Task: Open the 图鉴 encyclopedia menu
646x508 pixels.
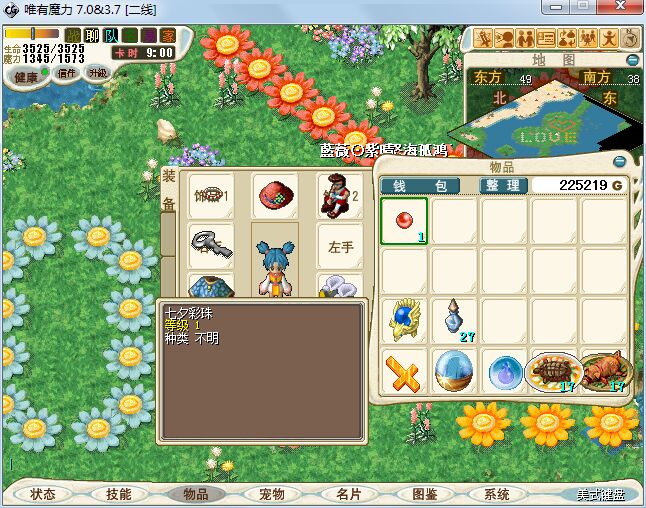Action: (x=424, y=494)
